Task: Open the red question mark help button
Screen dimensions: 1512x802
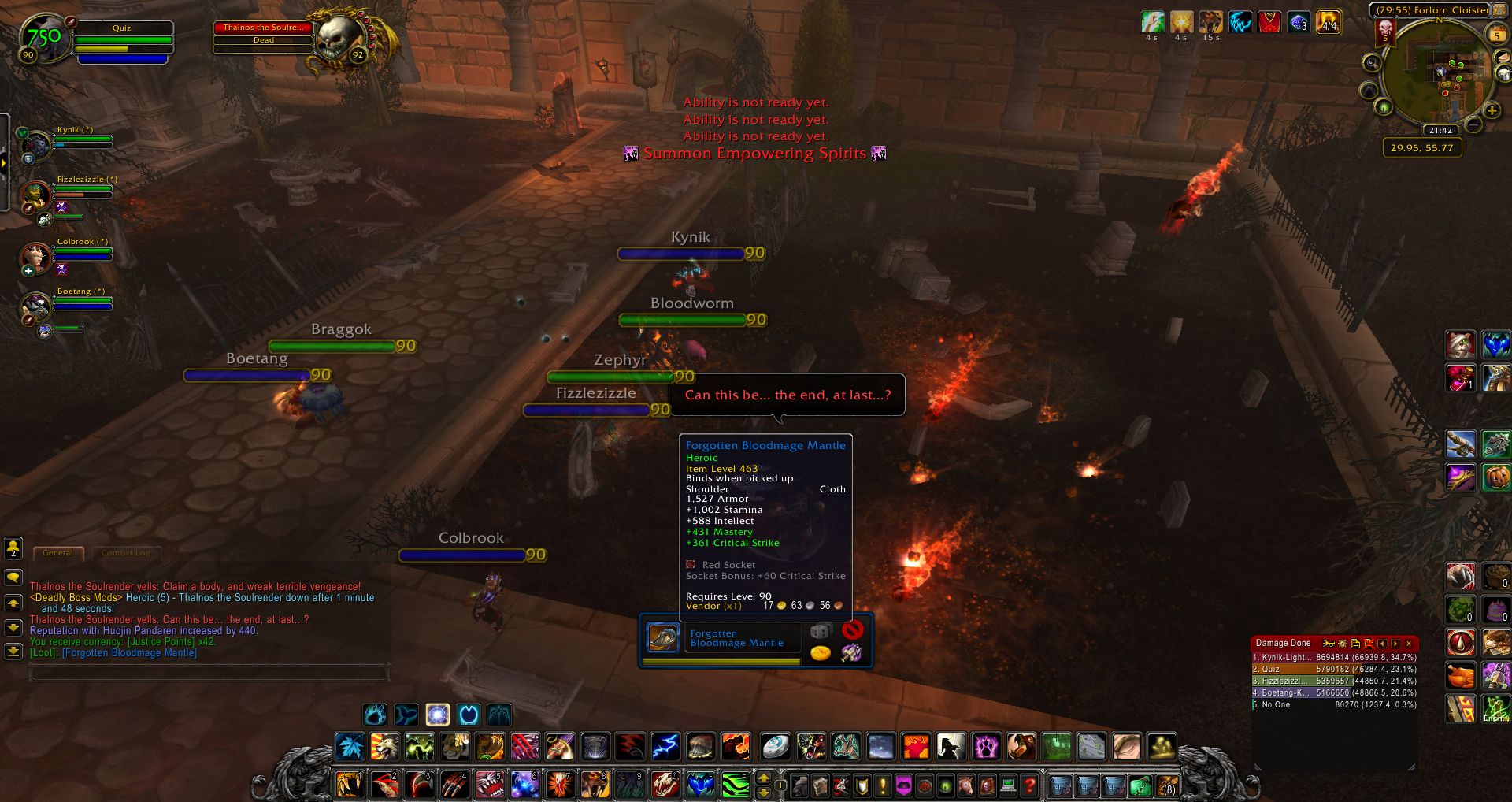Action: click(x=1028, y=785)
